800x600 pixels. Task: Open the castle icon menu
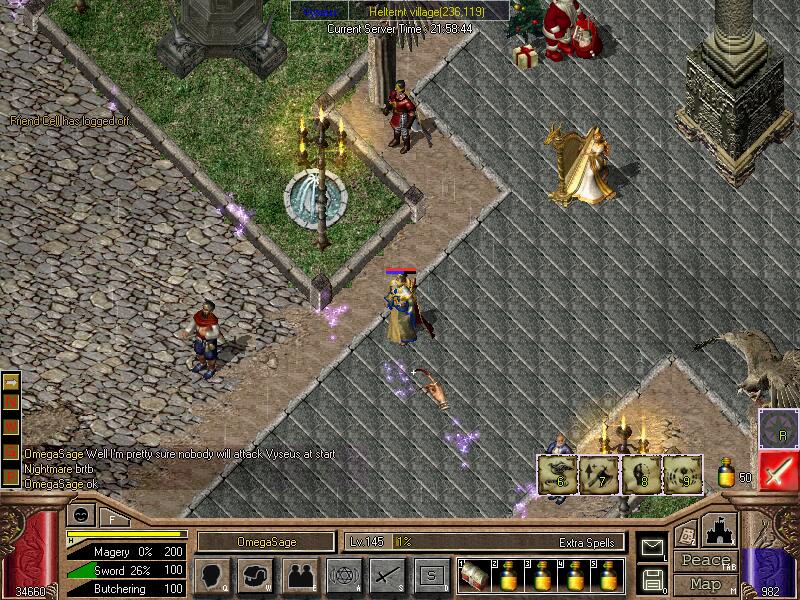[720, 529]
